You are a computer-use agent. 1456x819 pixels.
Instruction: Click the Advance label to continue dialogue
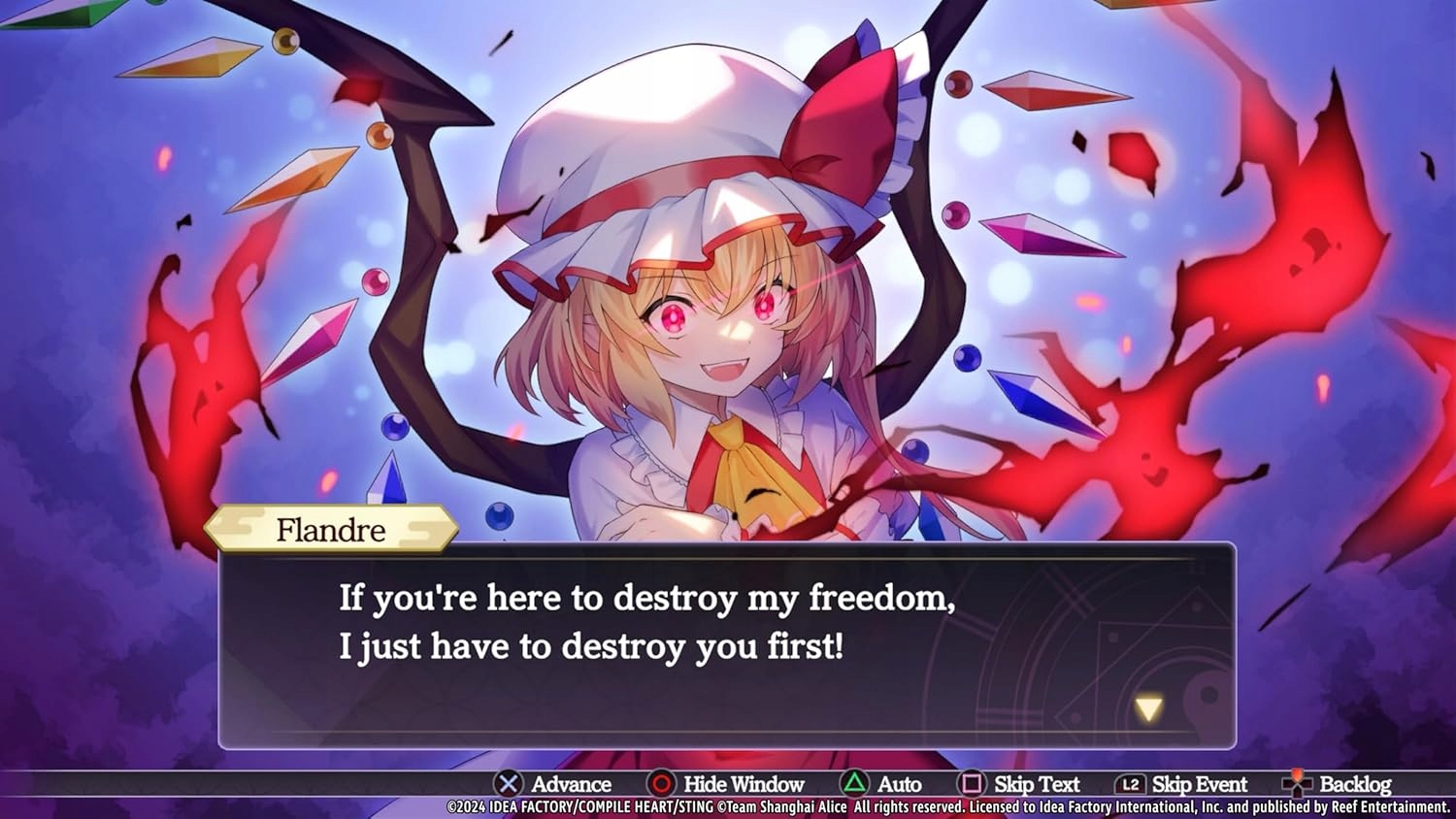pyautogui.click(x=571, y=784)
